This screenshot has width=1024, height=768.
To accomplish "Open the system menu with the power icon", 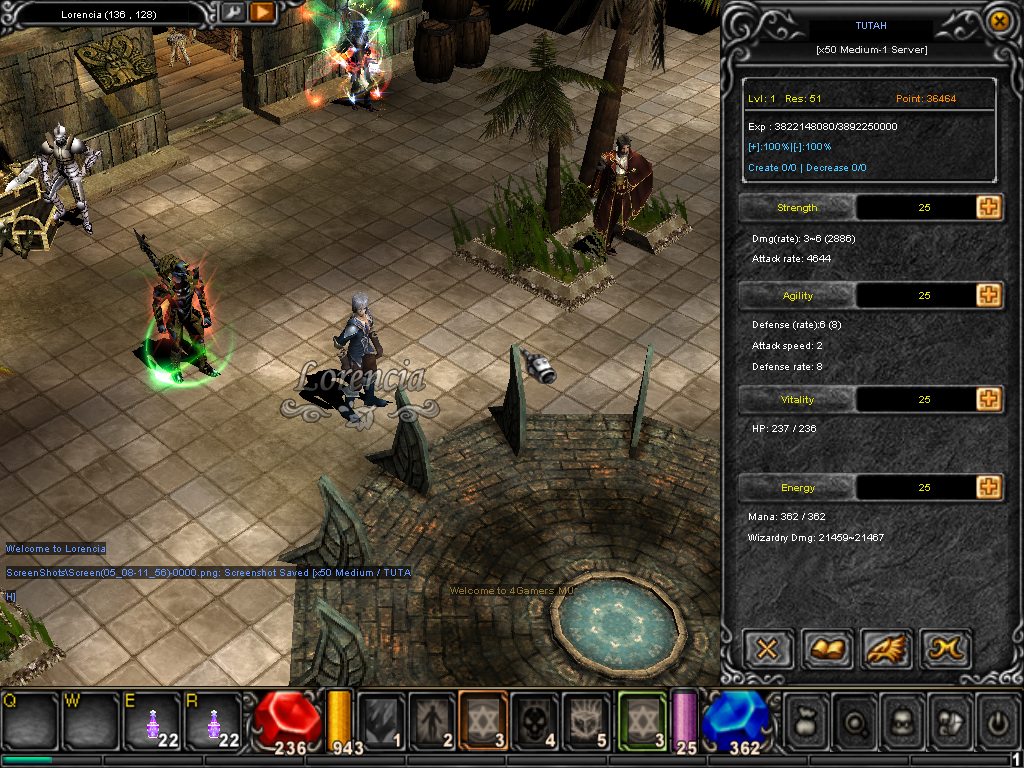I will (997, 720).
